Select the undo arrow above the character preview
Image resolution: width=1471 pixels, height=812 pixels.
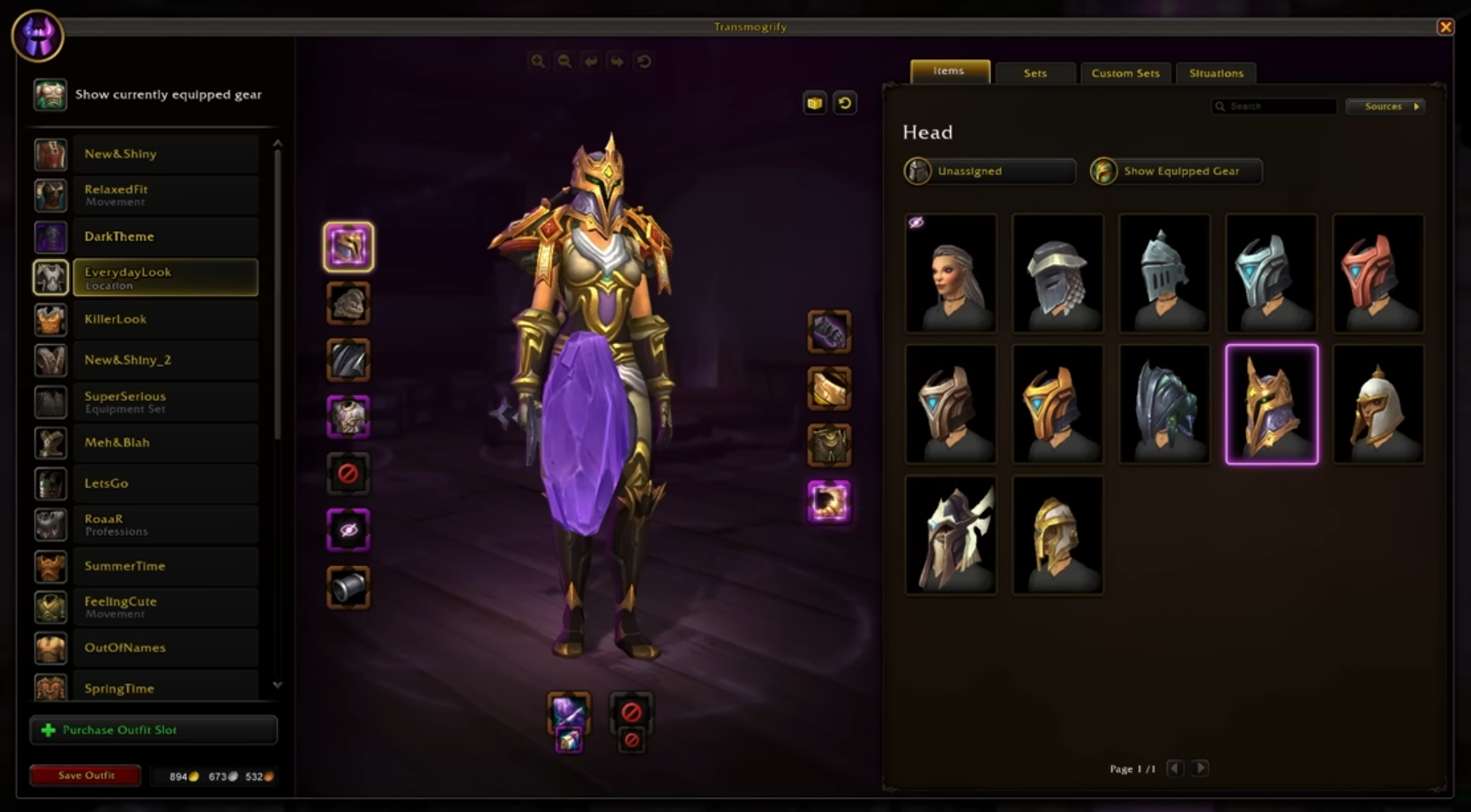590,62
